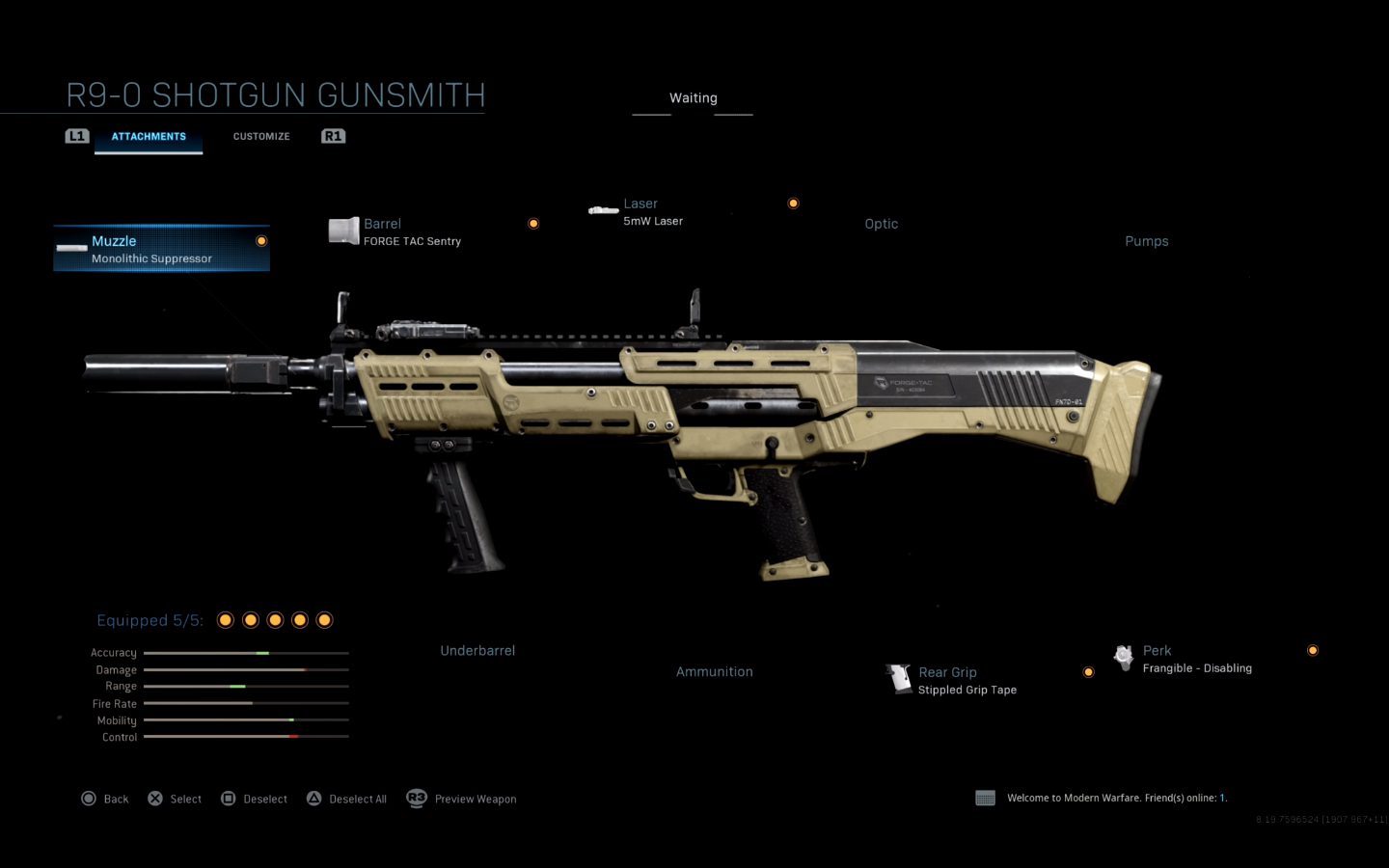Choose the Laser 5mW Laser slot

point(653,212)
